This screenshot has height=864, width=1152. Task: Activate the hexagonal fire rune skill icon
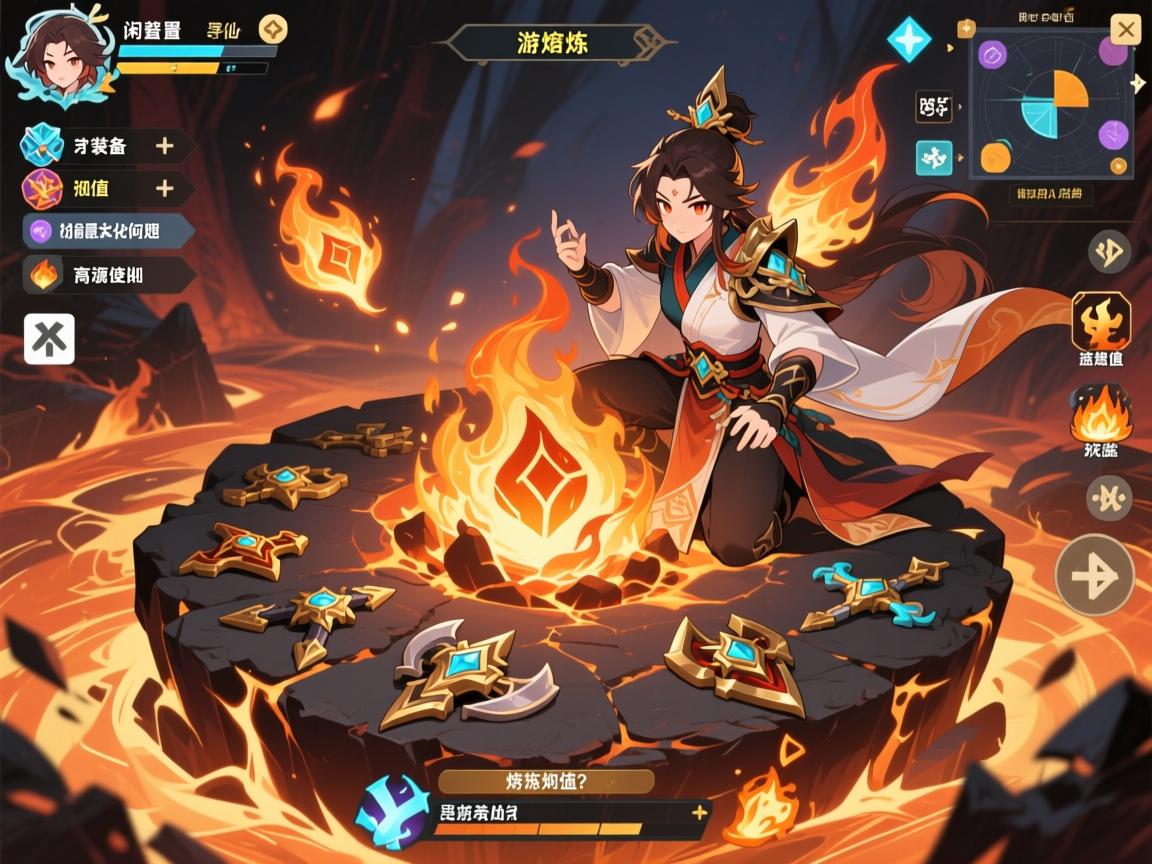click(1101, 321)
